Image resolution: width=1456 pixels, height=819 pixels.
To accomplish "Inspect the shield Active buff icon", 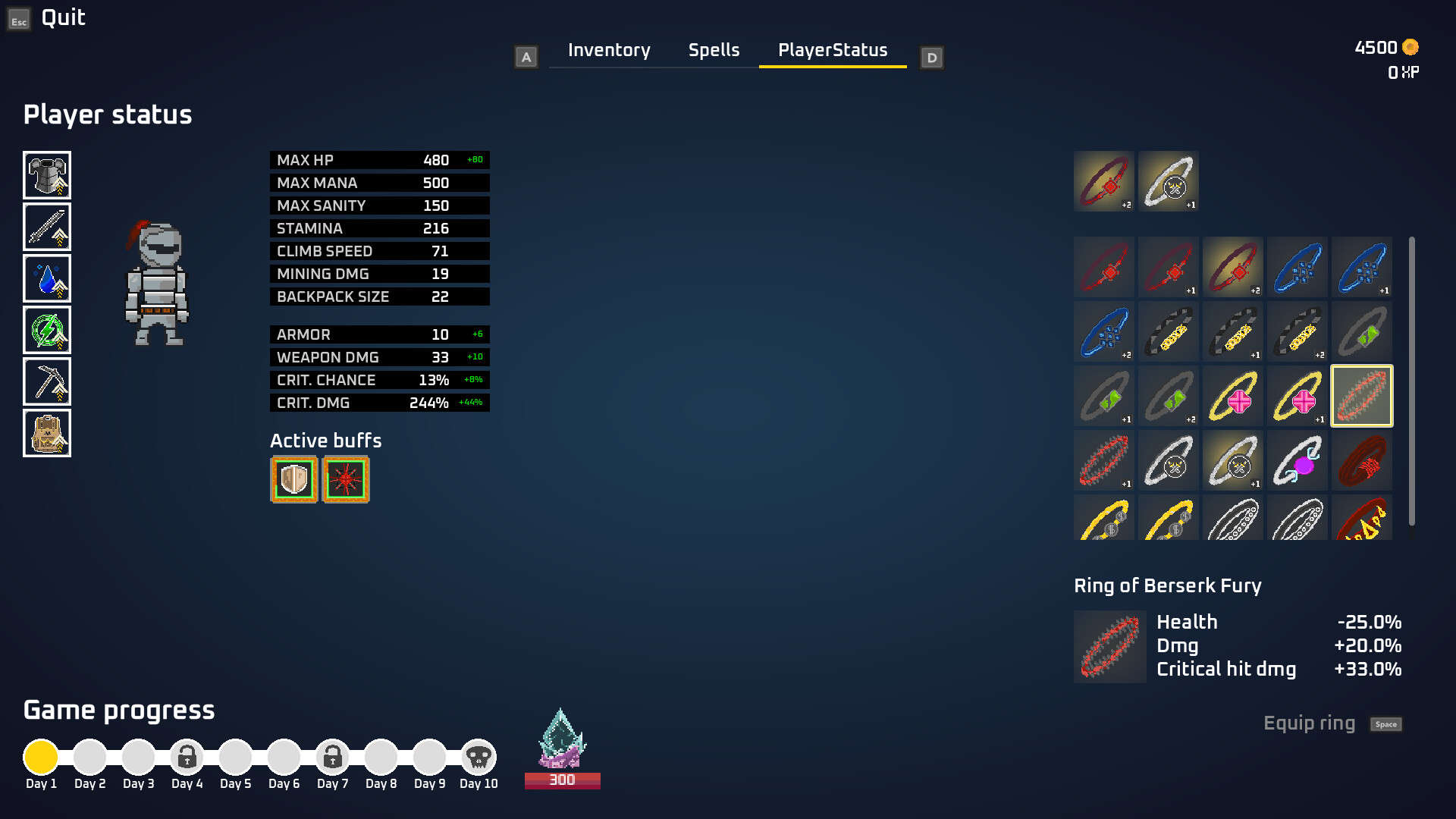I will coord(294,479).
